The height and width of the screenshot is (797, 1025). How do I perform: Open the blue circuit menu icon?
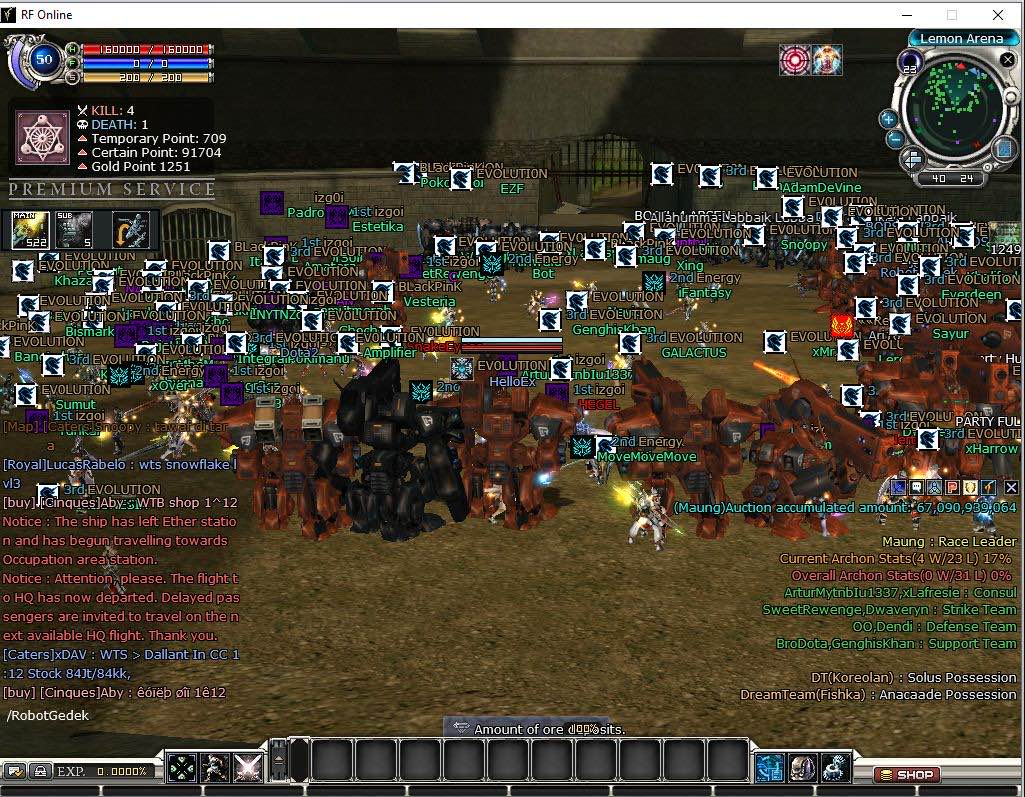pyautogui.click(x=770, y=768)
